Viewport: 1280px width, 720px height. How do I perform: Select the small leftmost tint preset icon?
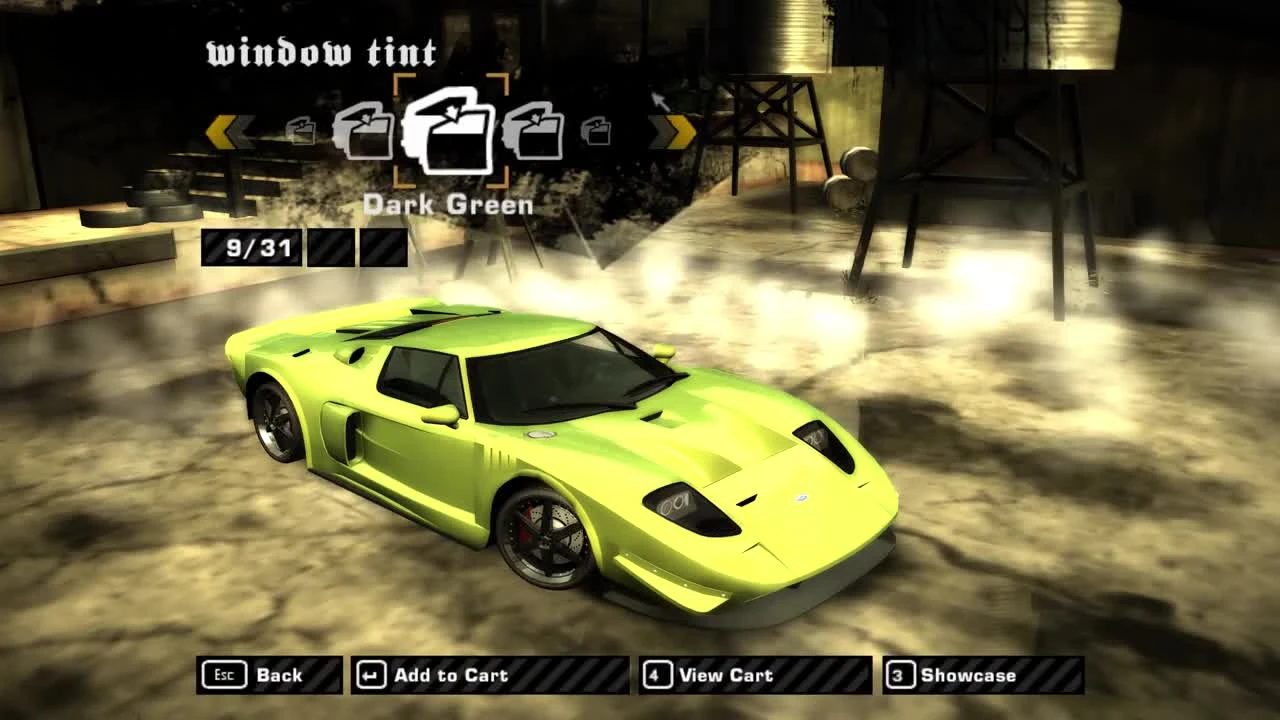(299, 133)
